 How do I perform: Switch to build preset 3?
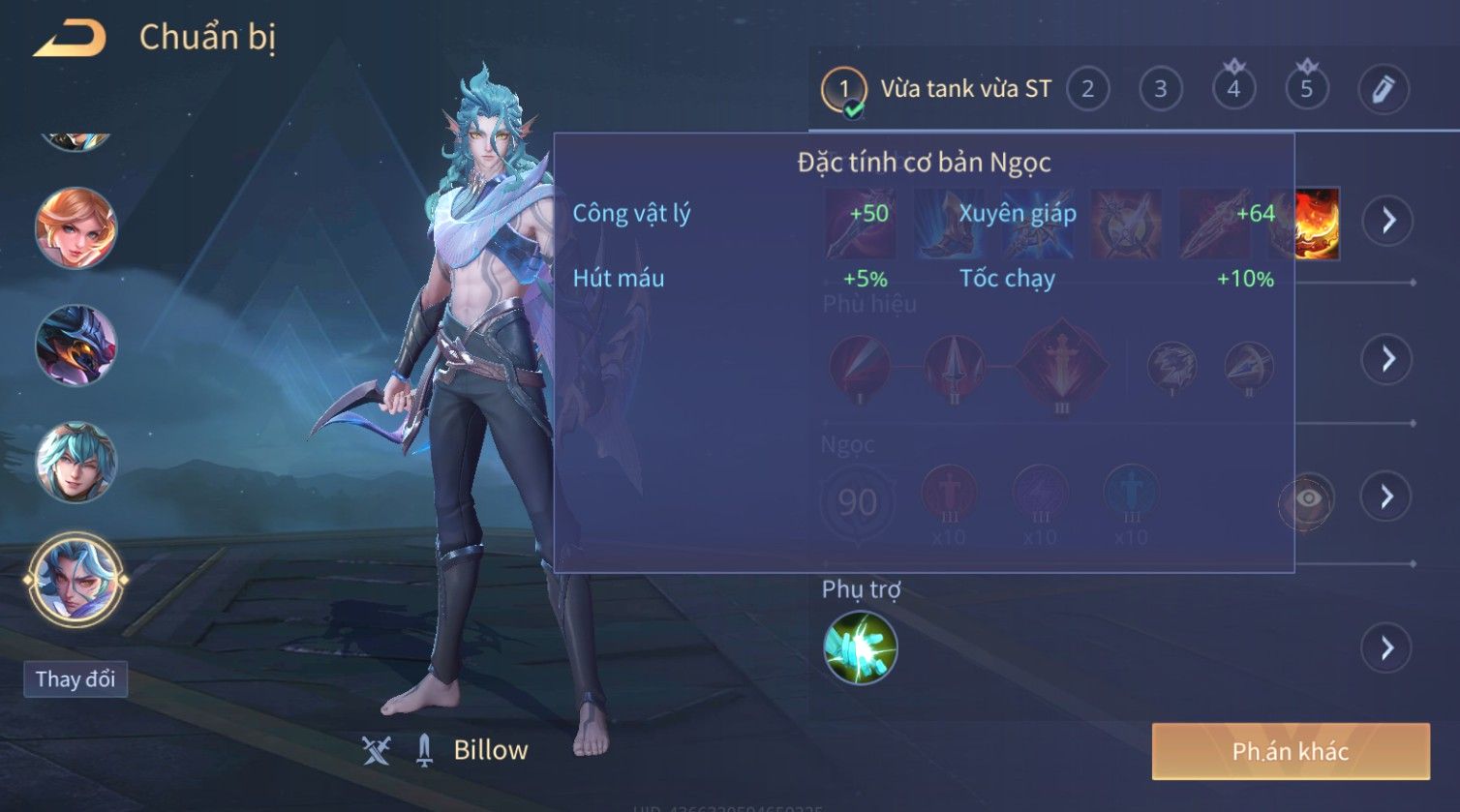point(1160,90)
